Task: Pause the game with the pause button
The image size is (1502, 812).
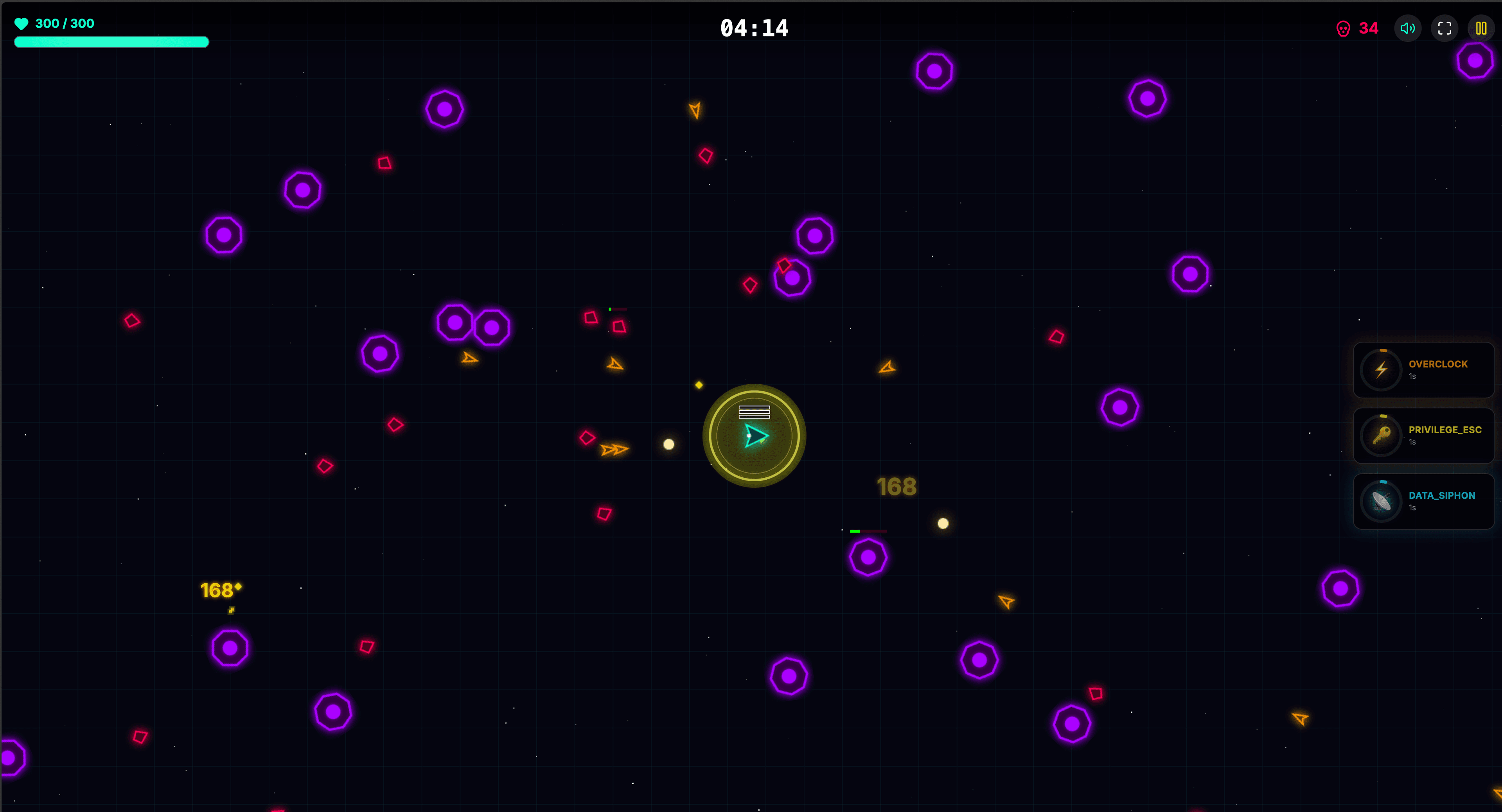Action: pos(1482,28)
